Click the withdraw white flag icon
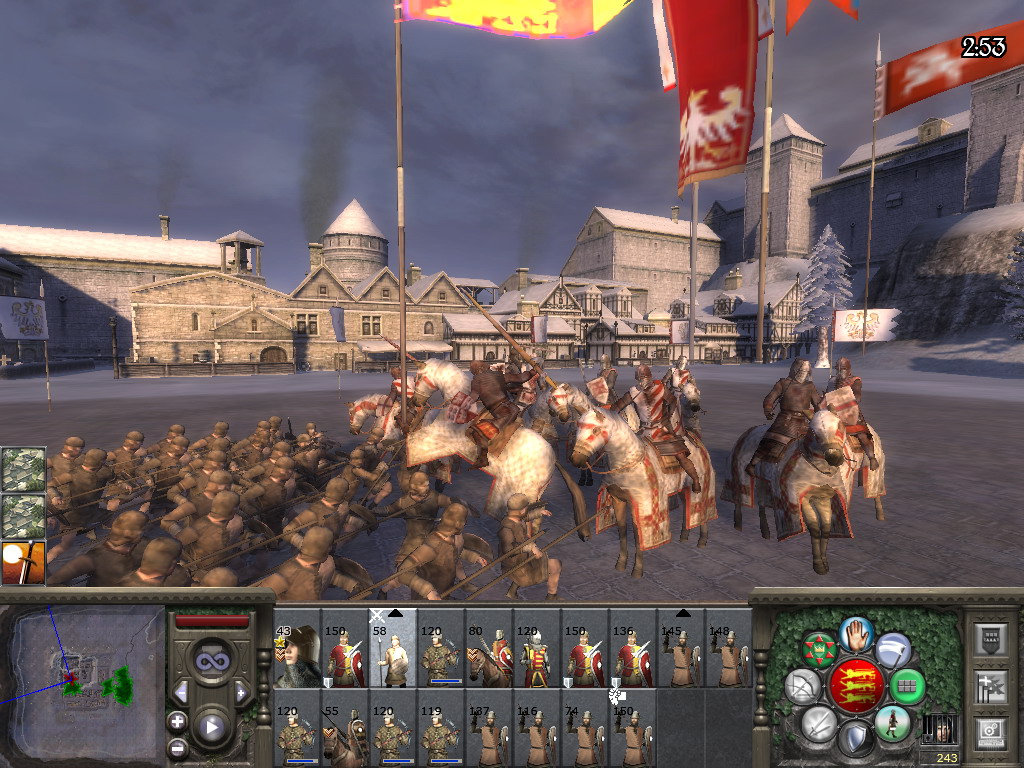1024x768 pixels. point(894,650)
